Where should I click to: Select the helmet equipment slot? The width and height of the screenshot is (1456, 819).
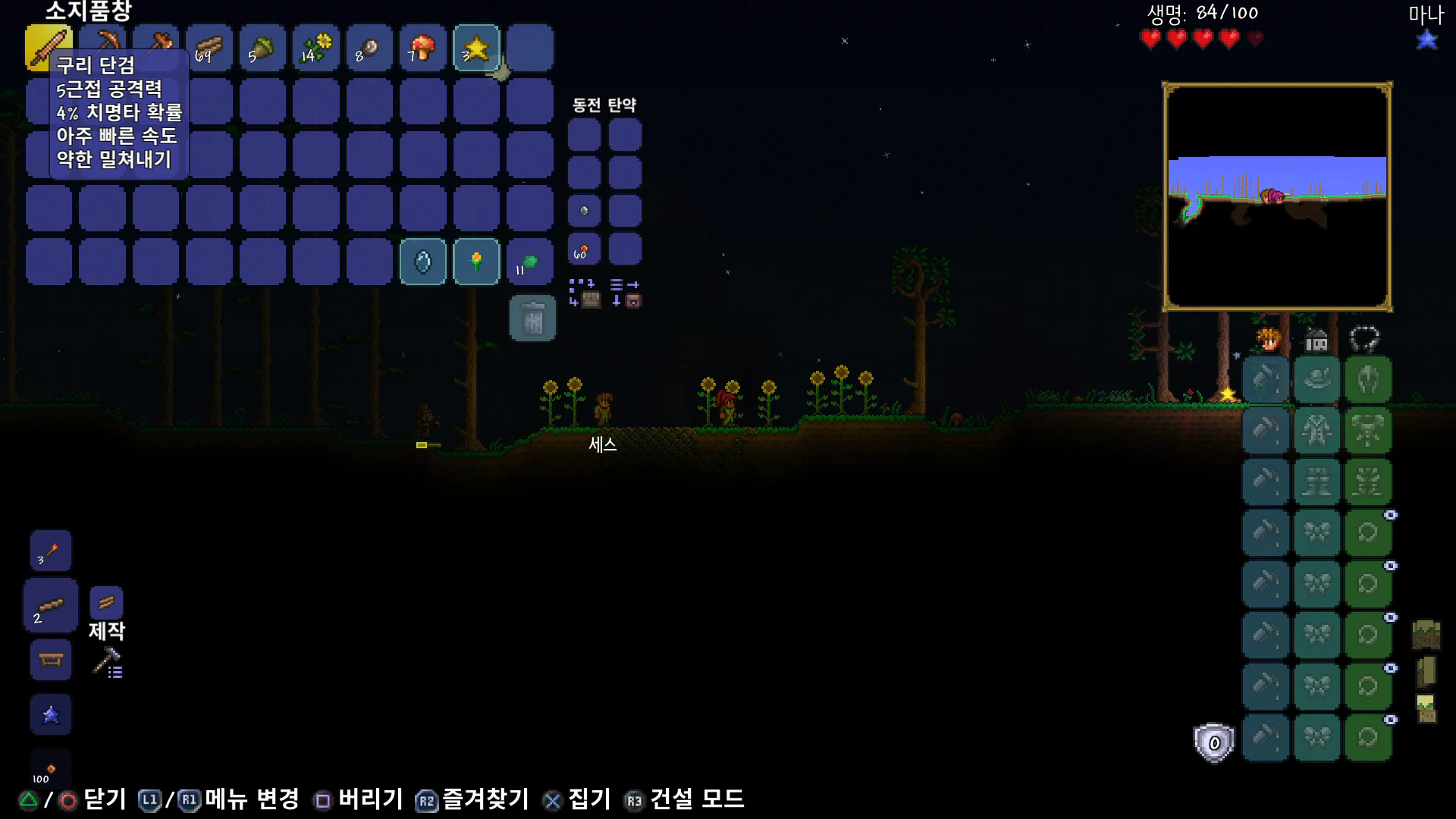[x=1317, y=378]
